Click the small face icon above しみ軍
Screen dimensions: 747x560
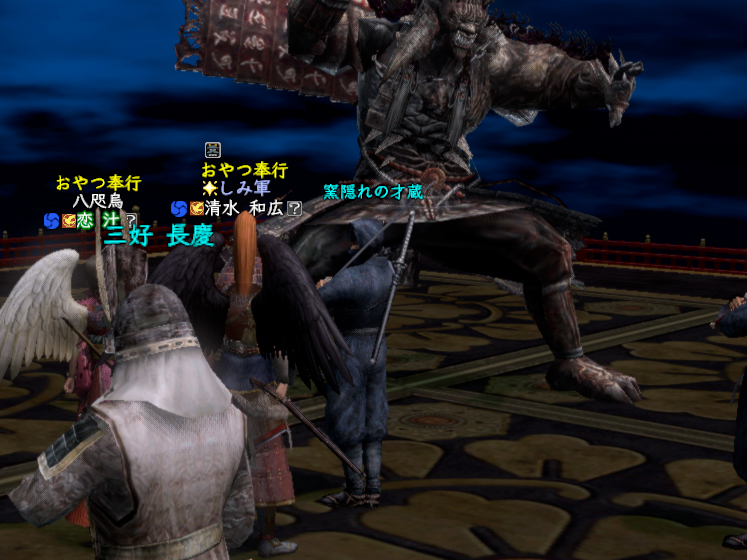pyautogui.click(x=212, y=150)
